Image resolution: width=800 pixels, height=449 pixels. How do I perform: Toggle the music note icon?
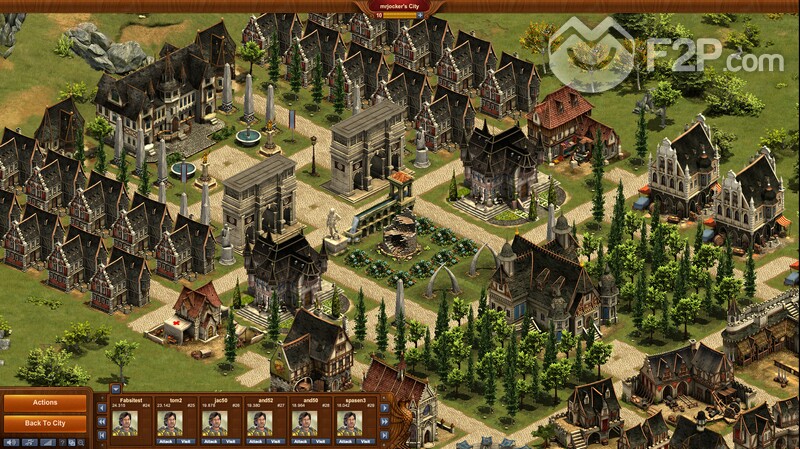point(29,442)
